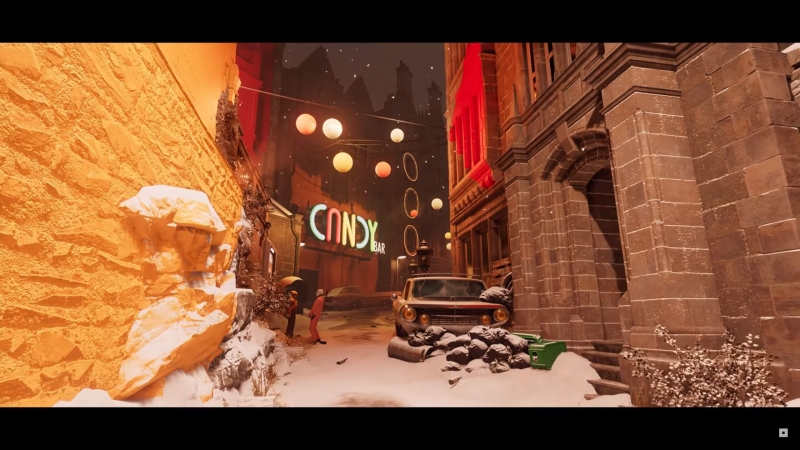The height and width of the screenshot is (450, 800).
Task: Click the small grey square icon
Action: (783, 433)
